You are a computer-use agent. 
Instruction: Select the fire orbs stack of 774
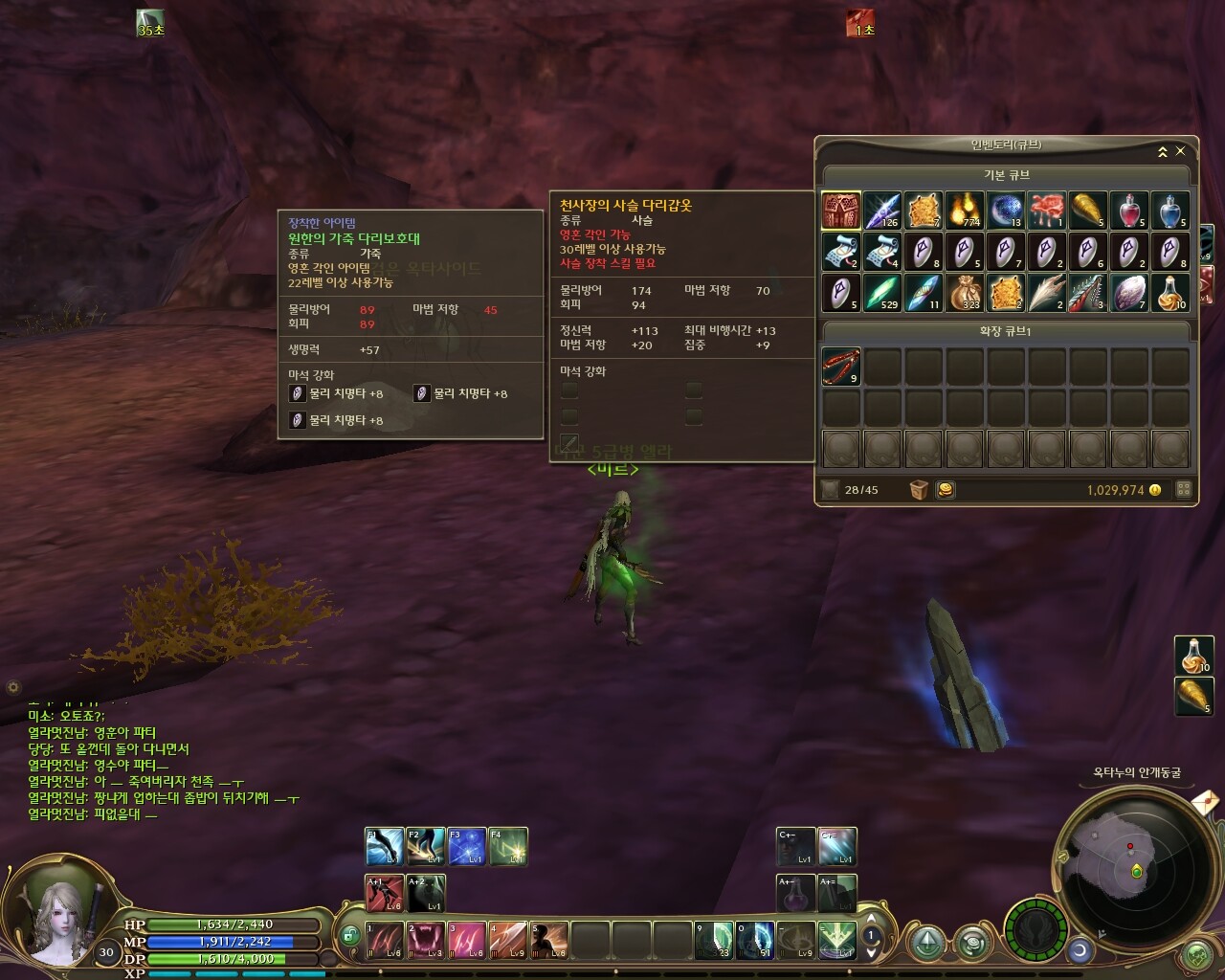[964, 211]
